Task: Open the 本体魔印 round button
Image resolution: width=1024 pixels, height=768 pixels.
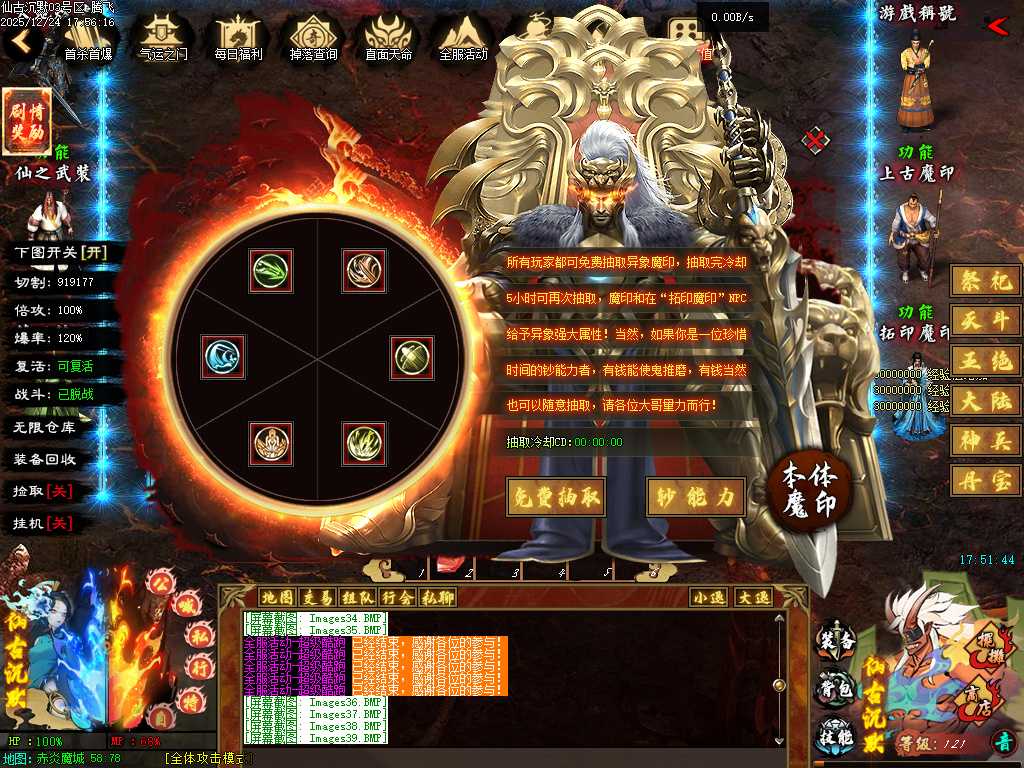Action: tap(808, 489)
